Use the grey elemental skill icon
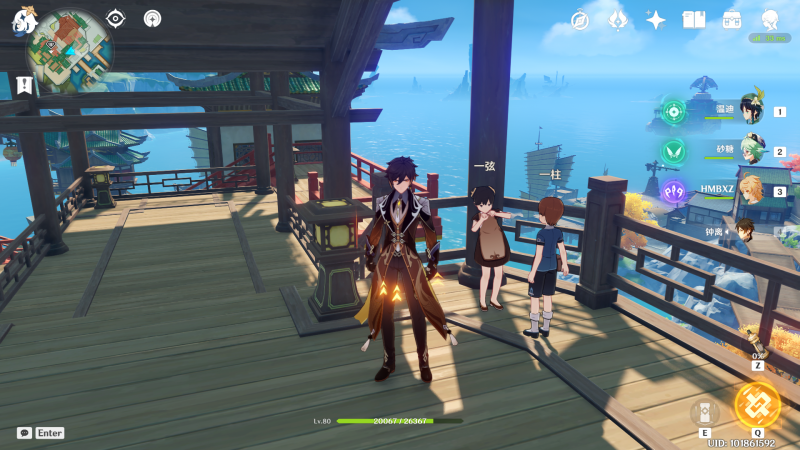The width and height of the screenshot is (800, 450). 705,412
